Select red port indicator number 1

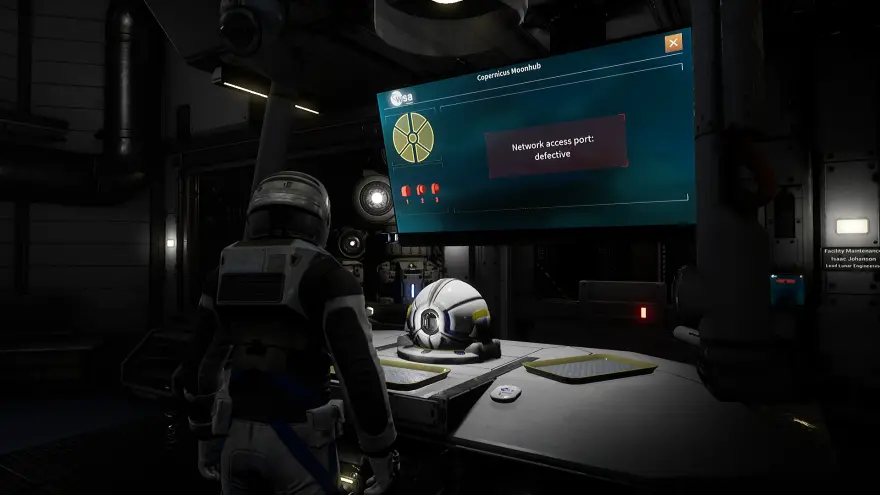[x=406, y=190]
